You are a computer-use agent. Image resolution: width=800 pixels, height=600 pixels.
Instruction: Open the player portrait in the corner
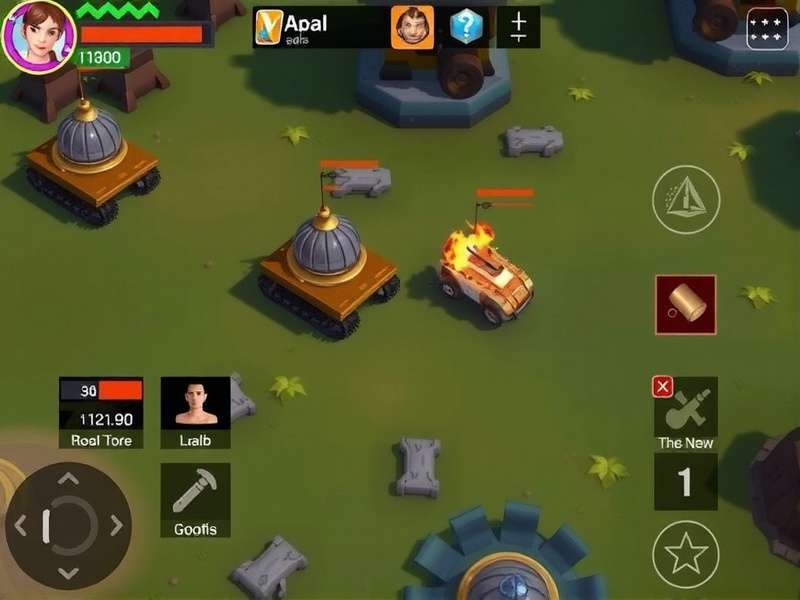[x=37, y=34]
